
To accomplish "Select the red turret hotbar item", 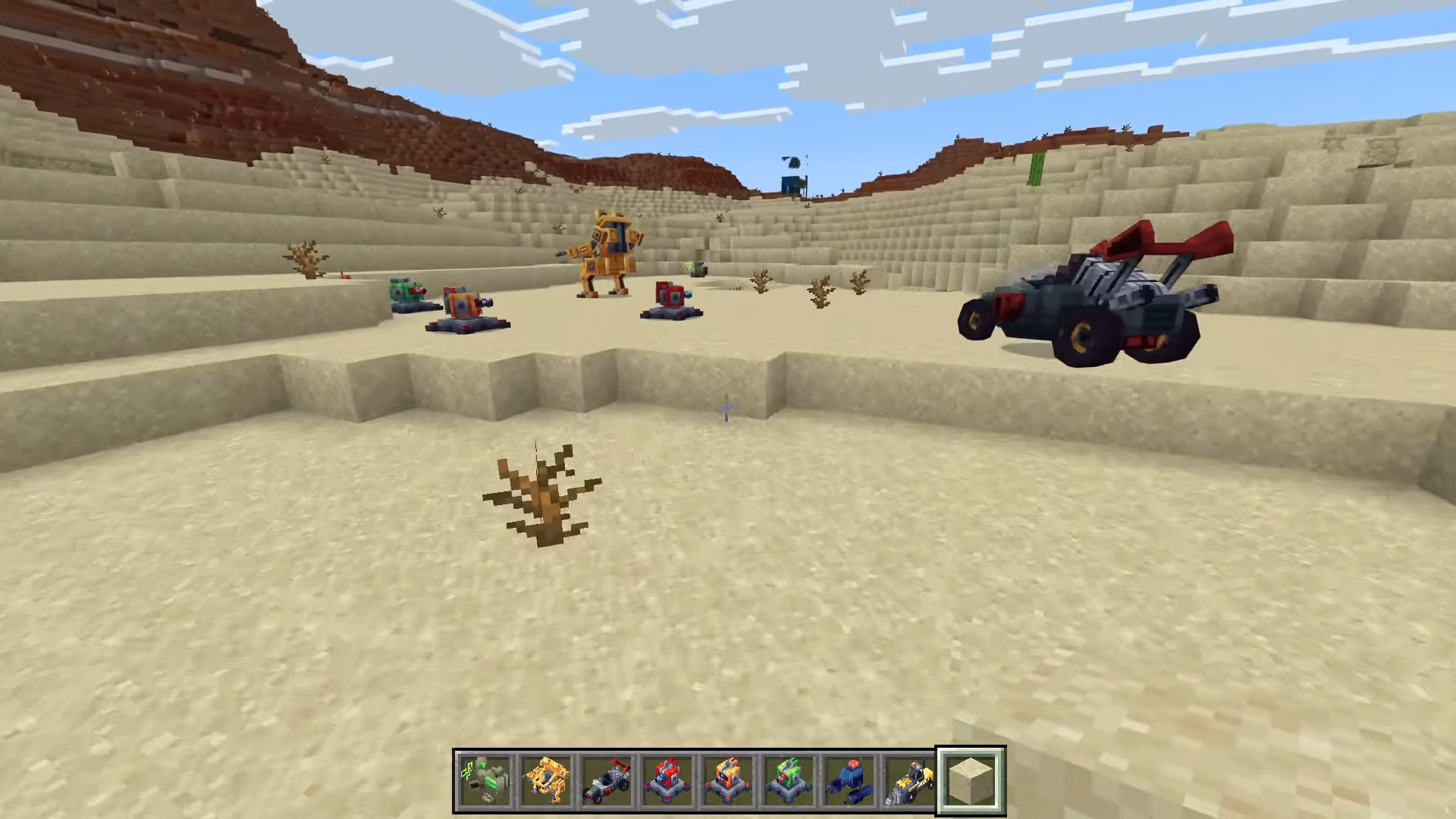I will coord(667,777).
